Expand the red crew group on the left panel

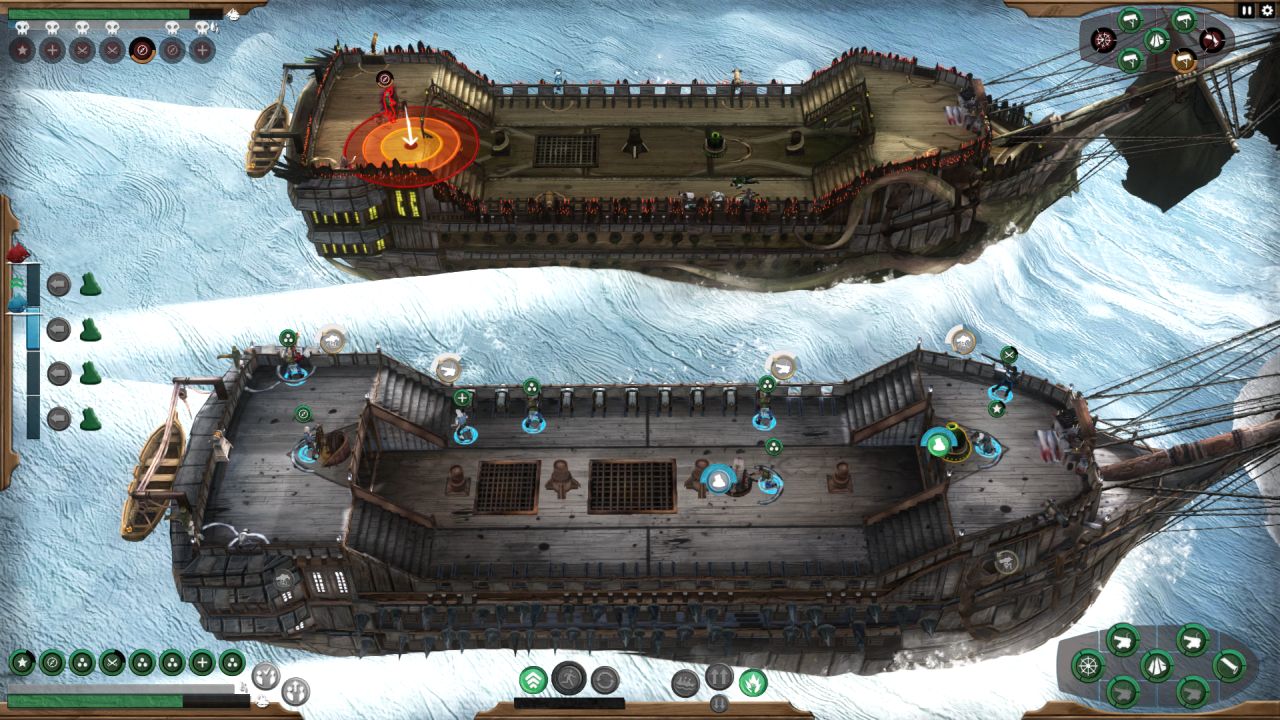click(x=17, y=253)
